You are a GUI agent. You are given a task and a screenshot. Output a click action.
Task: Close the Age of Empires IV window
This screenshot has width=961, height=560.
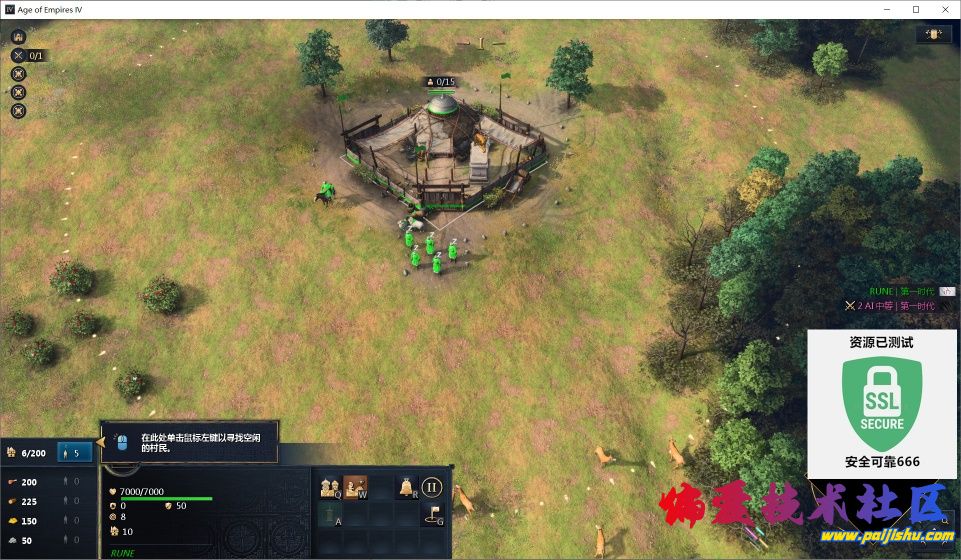pos(943,9)
